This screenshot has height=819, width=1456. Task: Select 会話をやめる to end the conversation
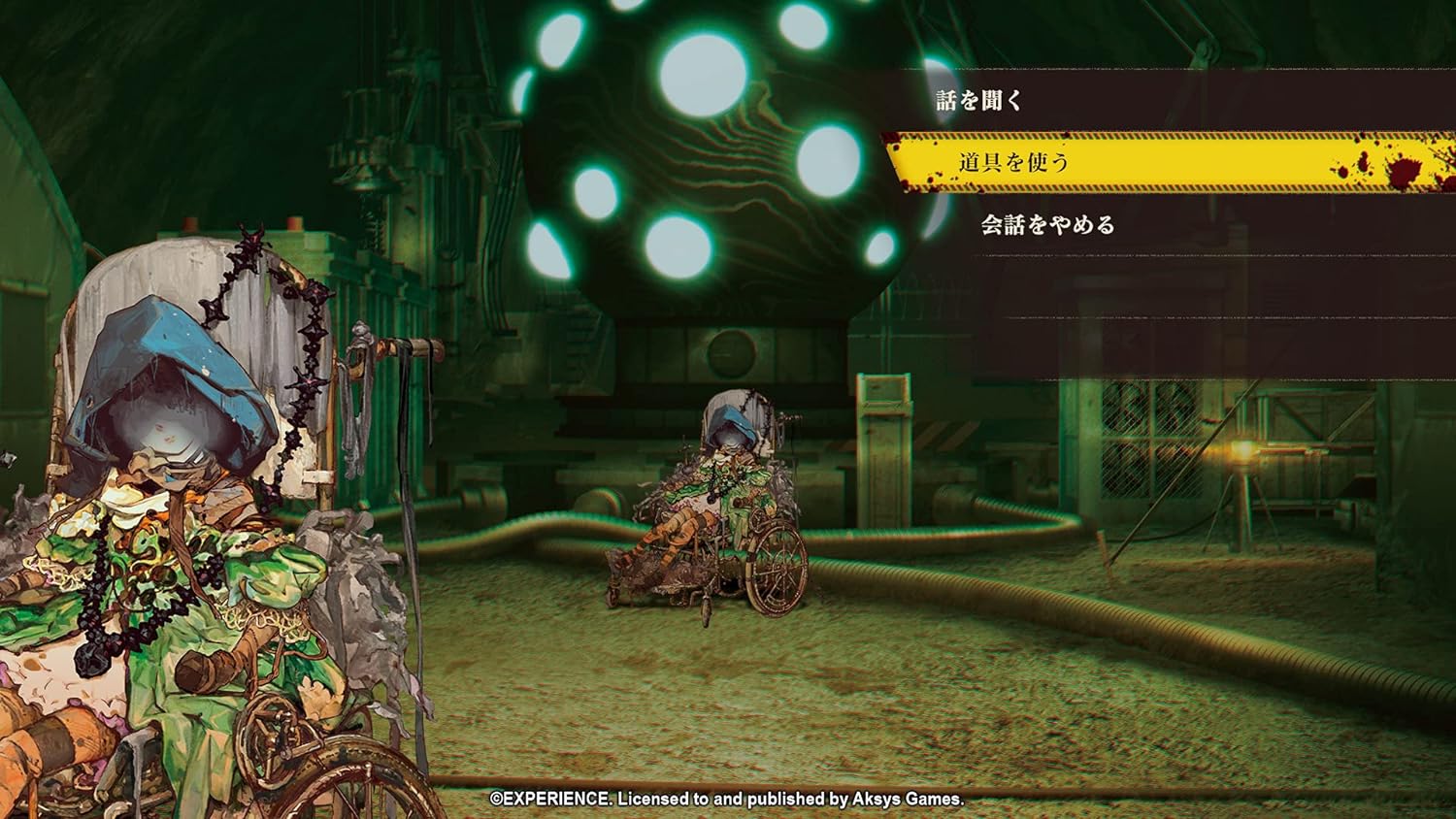1046,223
